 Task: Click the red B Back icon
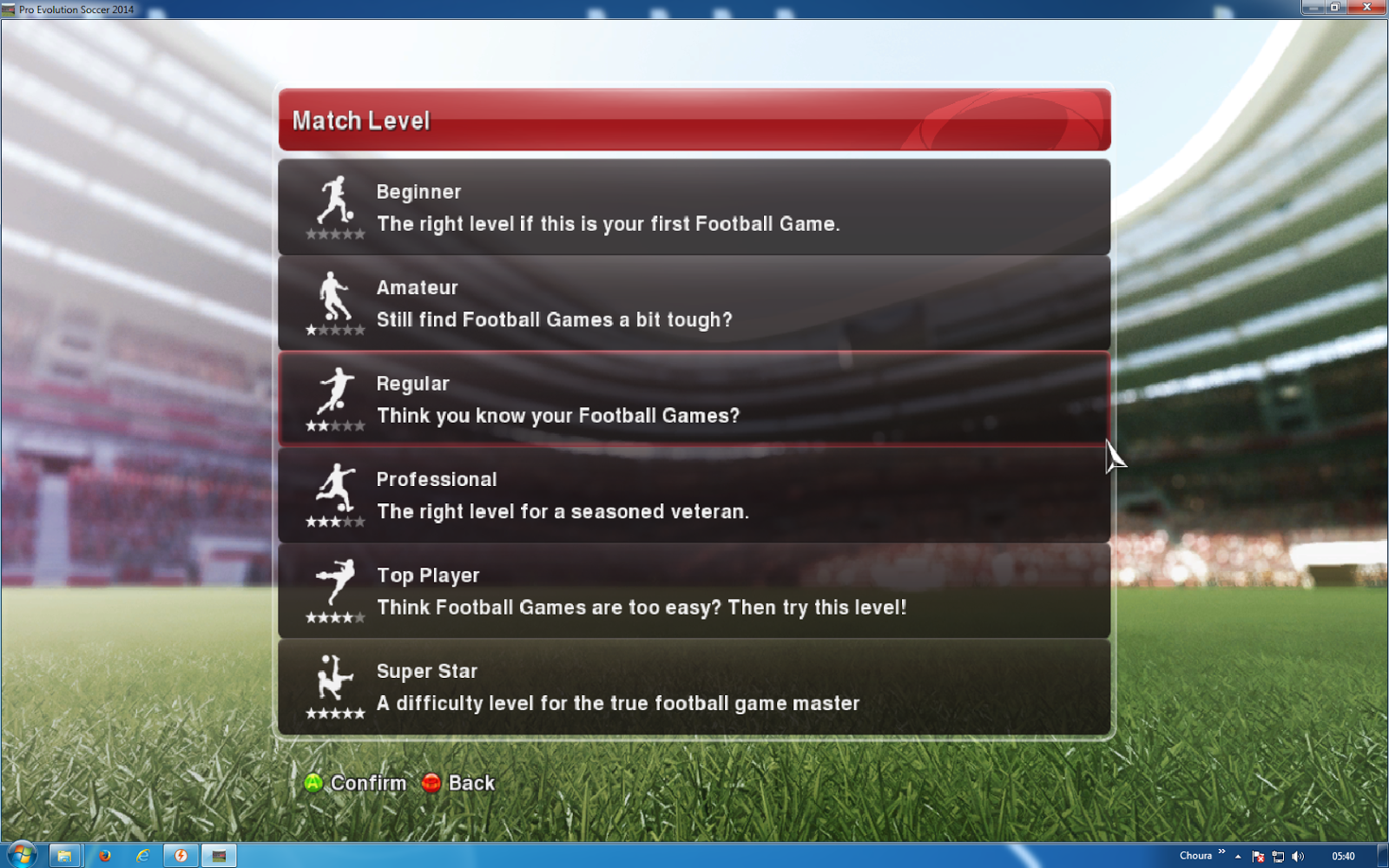[431, 782]
